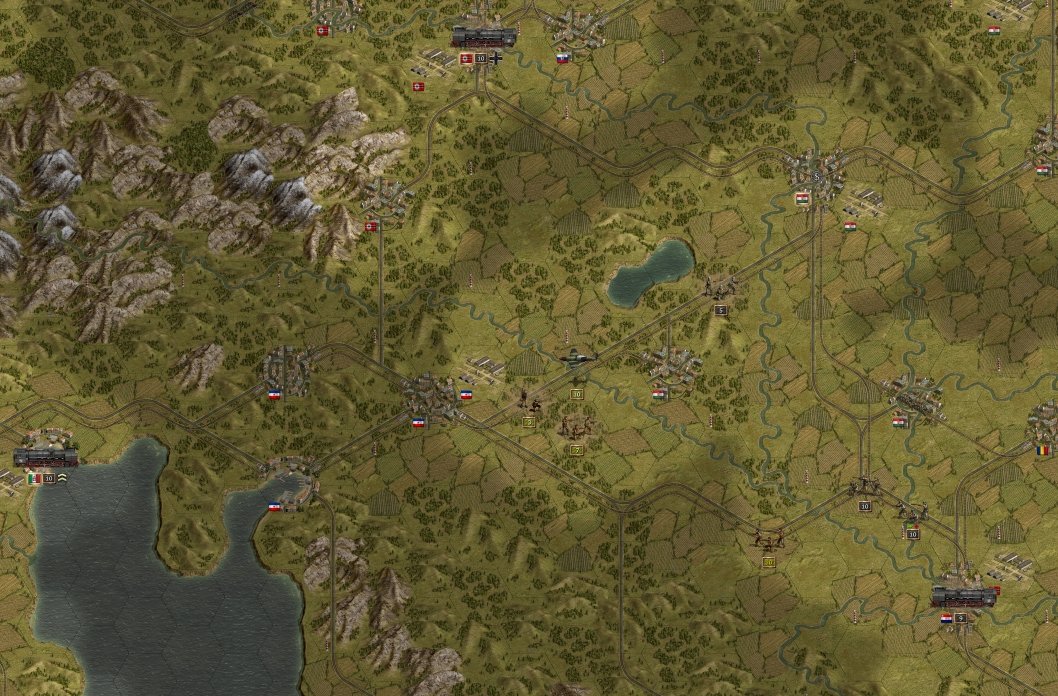
Task: Select the Italian train beside the lake
Action: click(x=46, y=458)
